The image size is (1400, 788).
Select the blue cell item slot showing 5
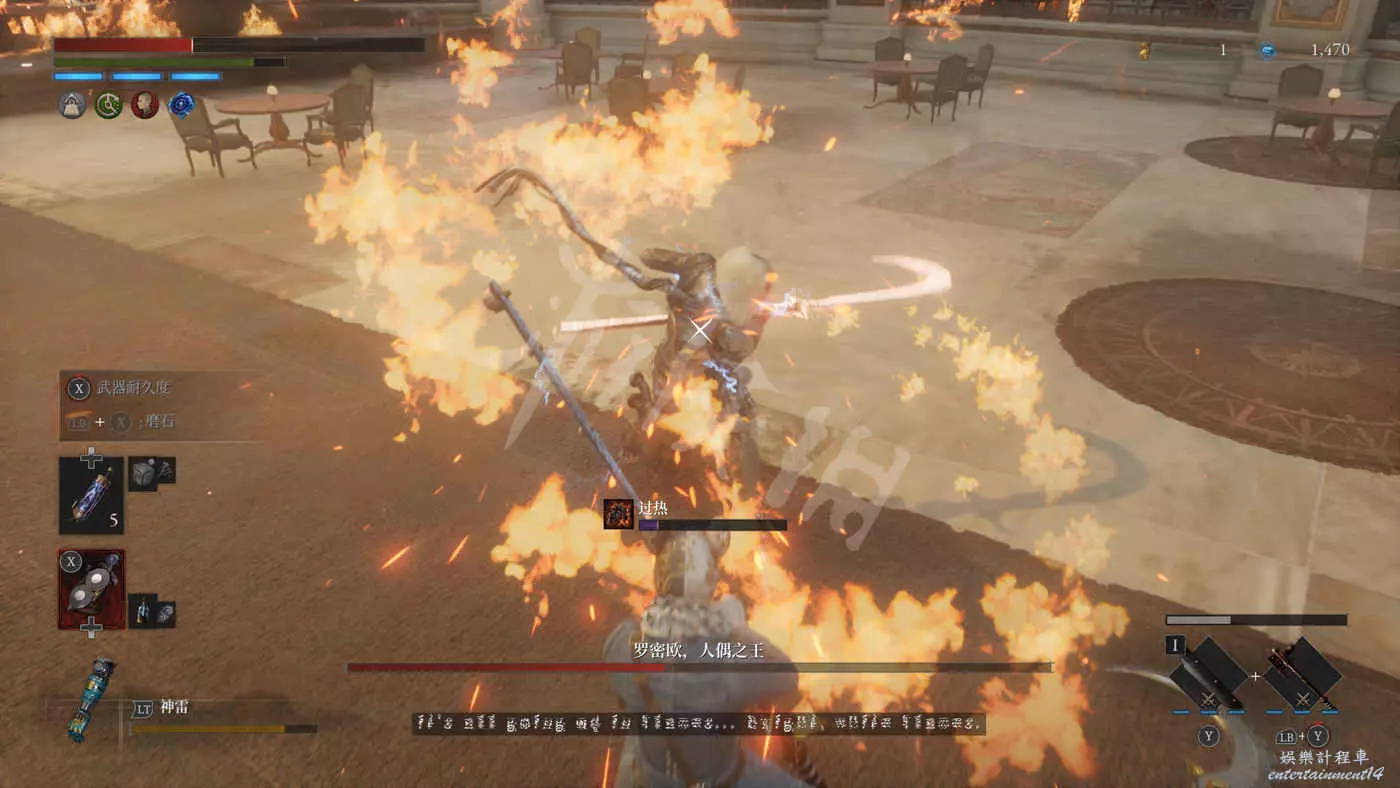point(91,495)
